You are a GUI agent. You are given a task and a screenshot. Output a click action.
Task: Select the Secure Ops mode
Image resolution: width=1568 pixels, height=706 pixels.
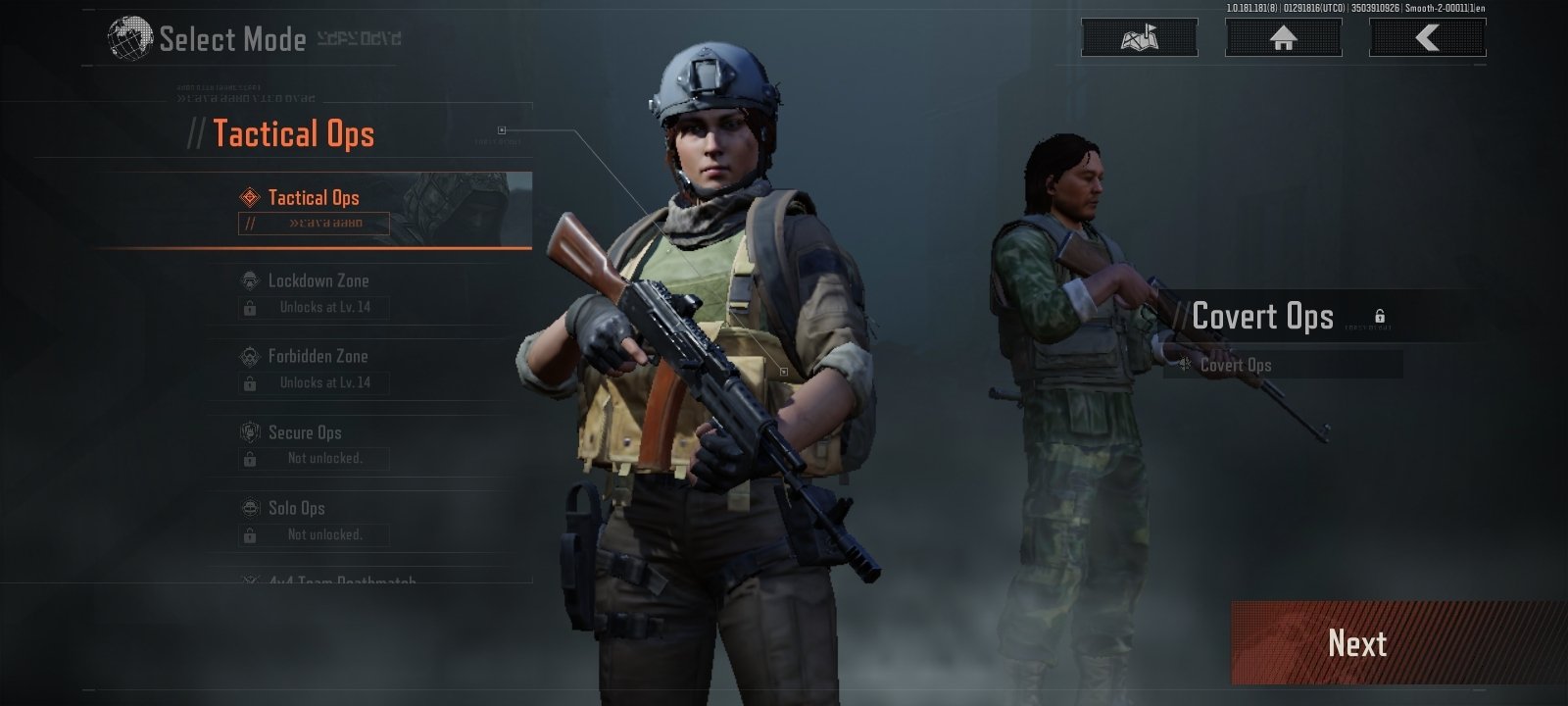[x=305, y=432]
